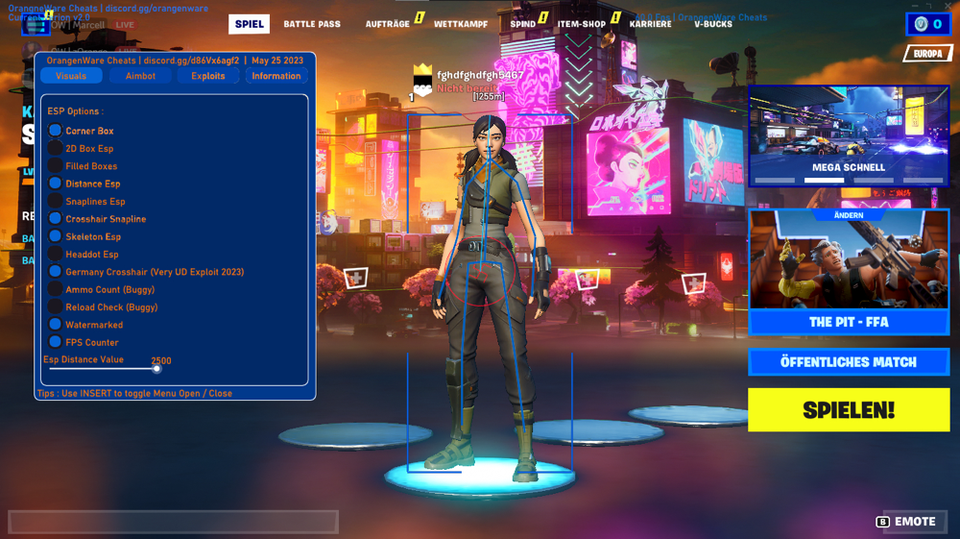The height and width of the screenshot is (539, 960).
Task: Click the ÖFFENTLICHES MATCH privacy button
Action: (x=848, y=362)
